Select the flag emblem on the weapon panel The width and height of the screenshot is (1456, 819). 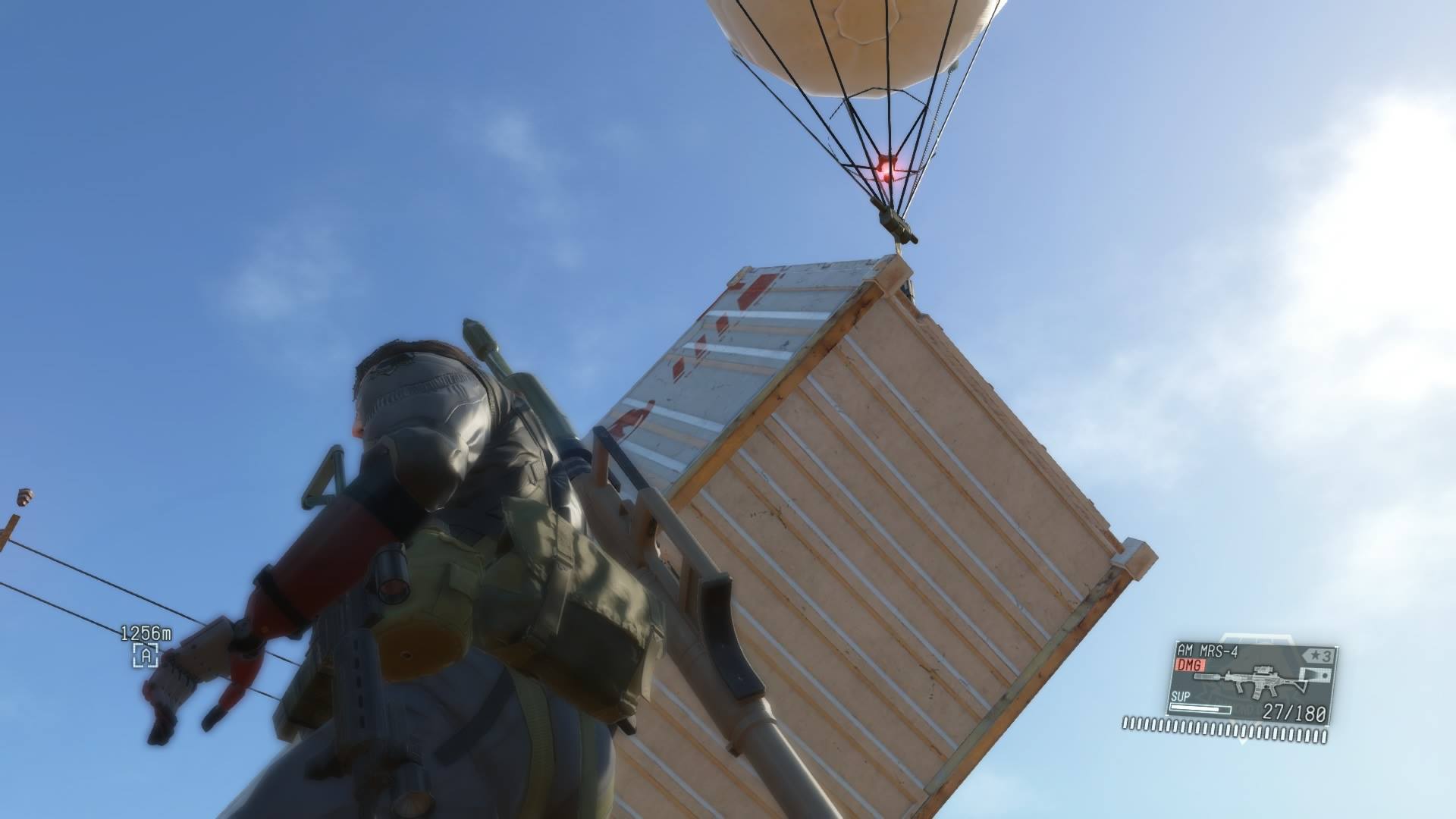coord(1316,675)
